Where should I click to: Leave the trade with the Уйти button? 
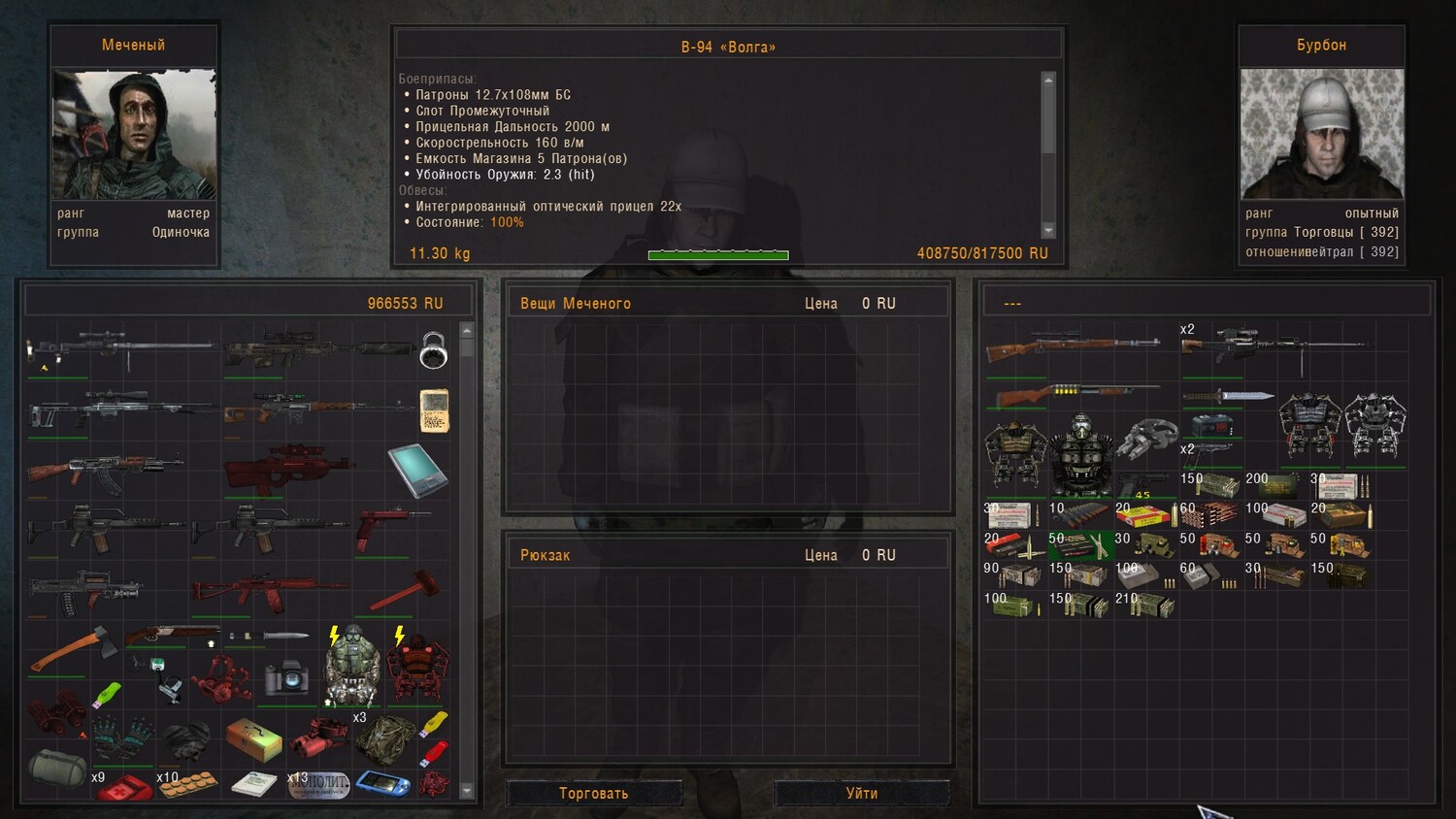[861, 793]
